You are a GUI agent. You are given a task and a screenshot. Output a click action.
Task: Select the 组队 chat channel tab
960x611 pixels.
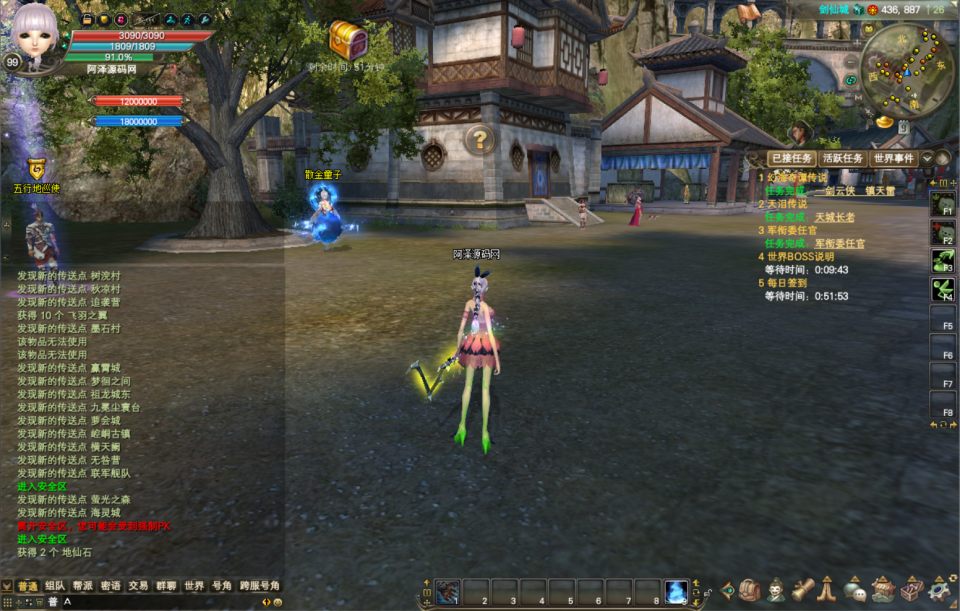click(55, 586)
